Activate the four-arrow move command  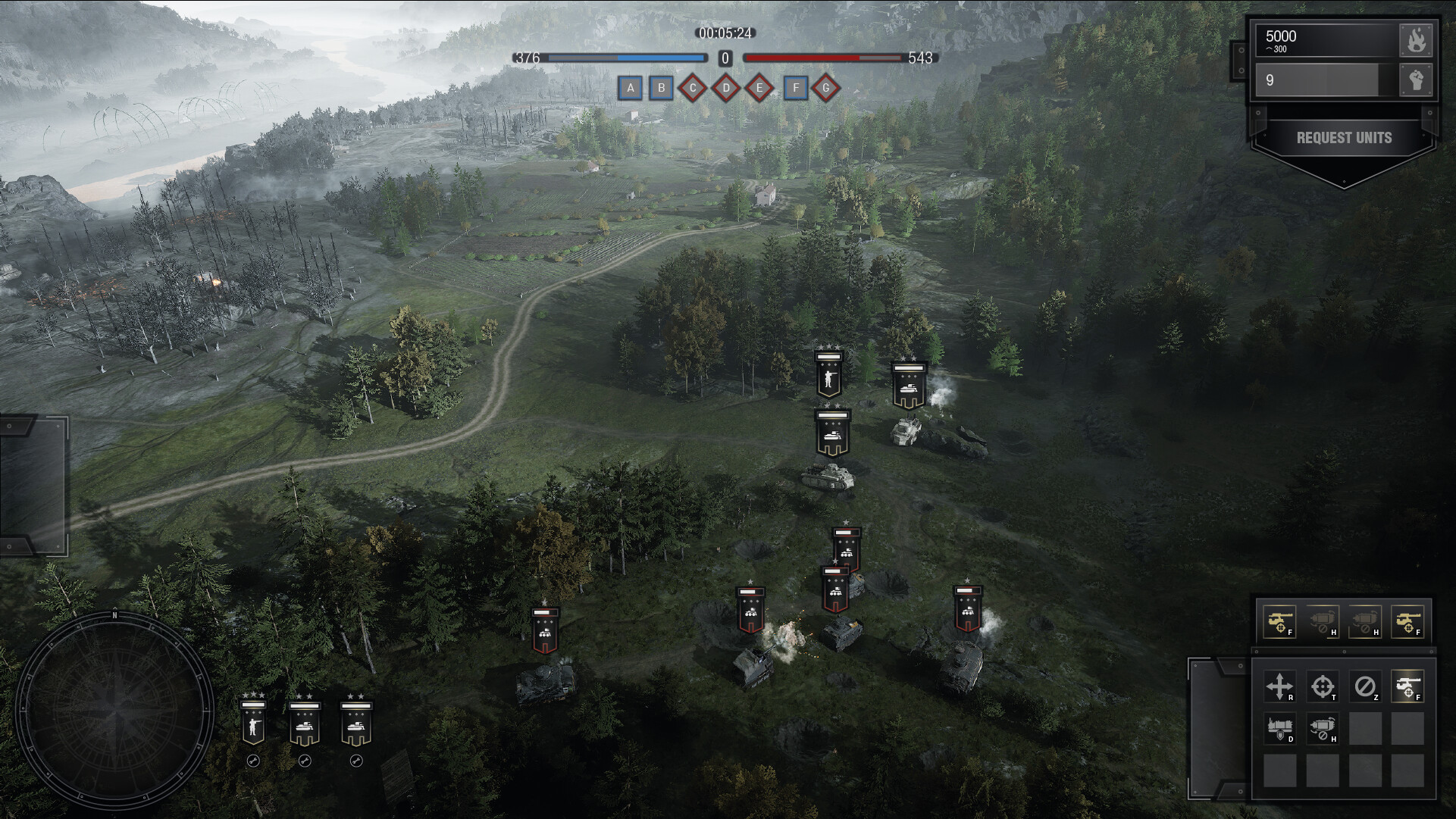tap(1279, 686)
